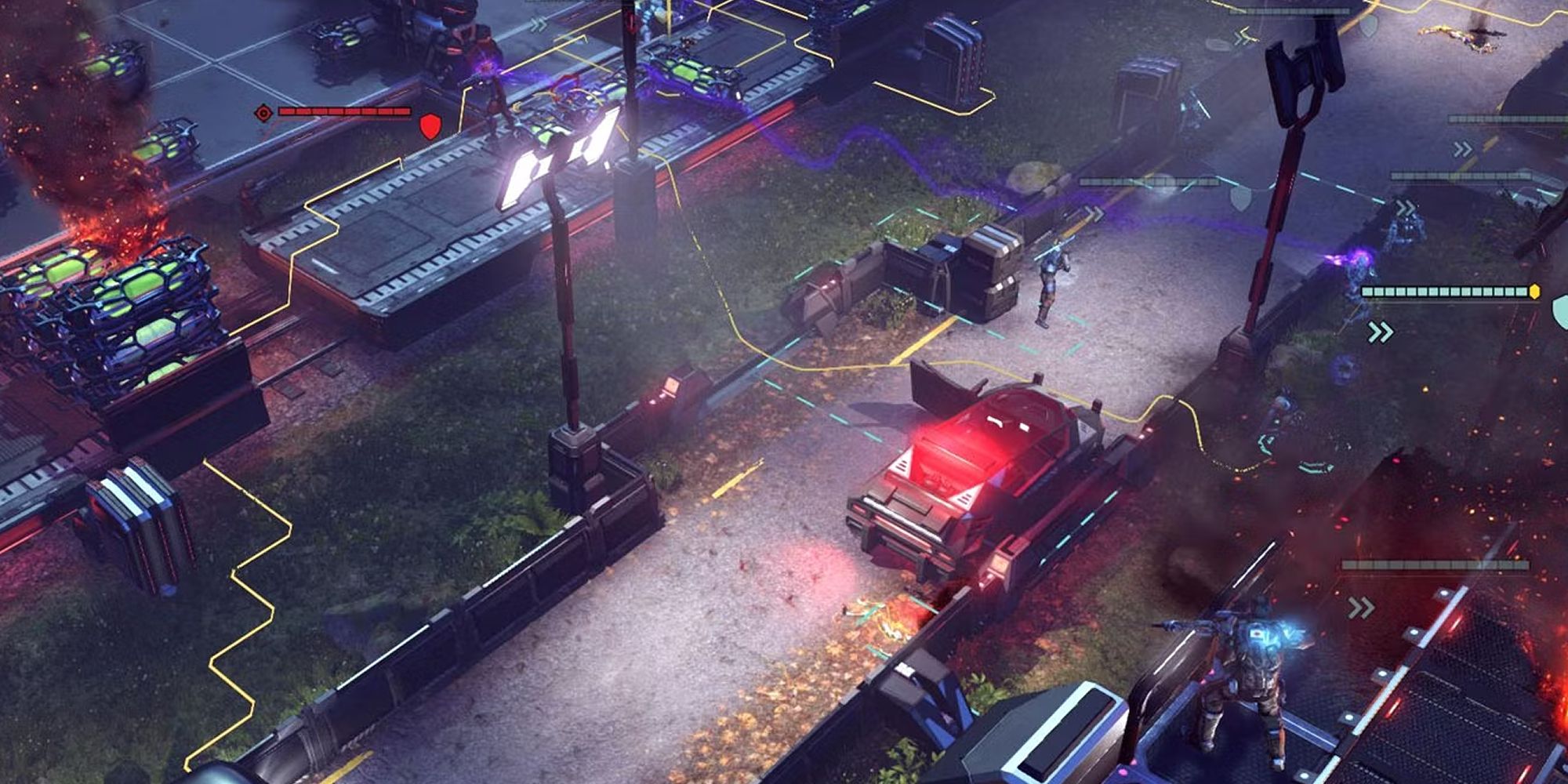Expand the chevron marker in the upper-right corner
The height and width of the screenshot is (784, 1568).
[1465, 147]
